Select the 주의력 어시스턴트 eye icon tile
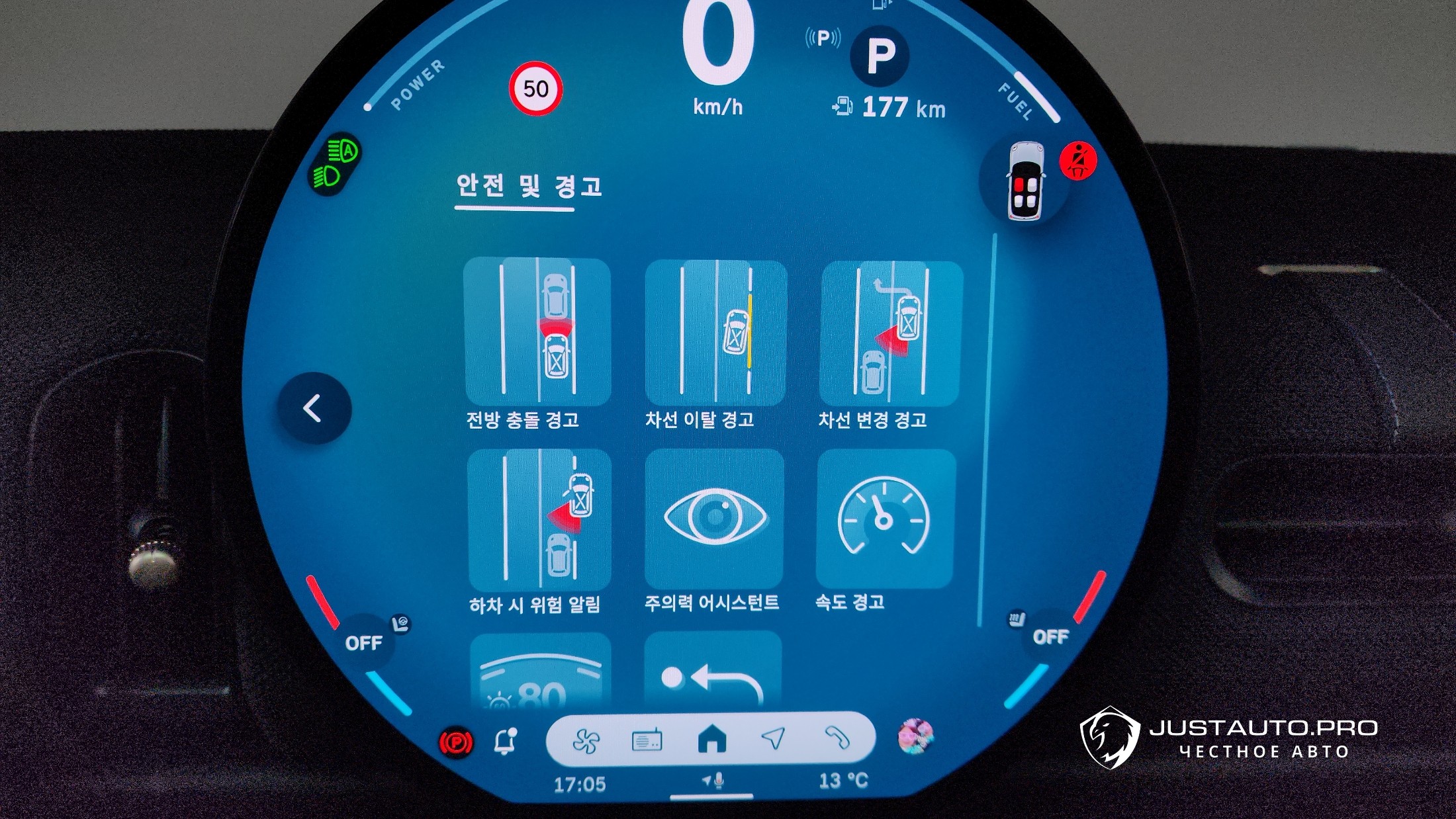The image size is (1456, 819). 715,517
